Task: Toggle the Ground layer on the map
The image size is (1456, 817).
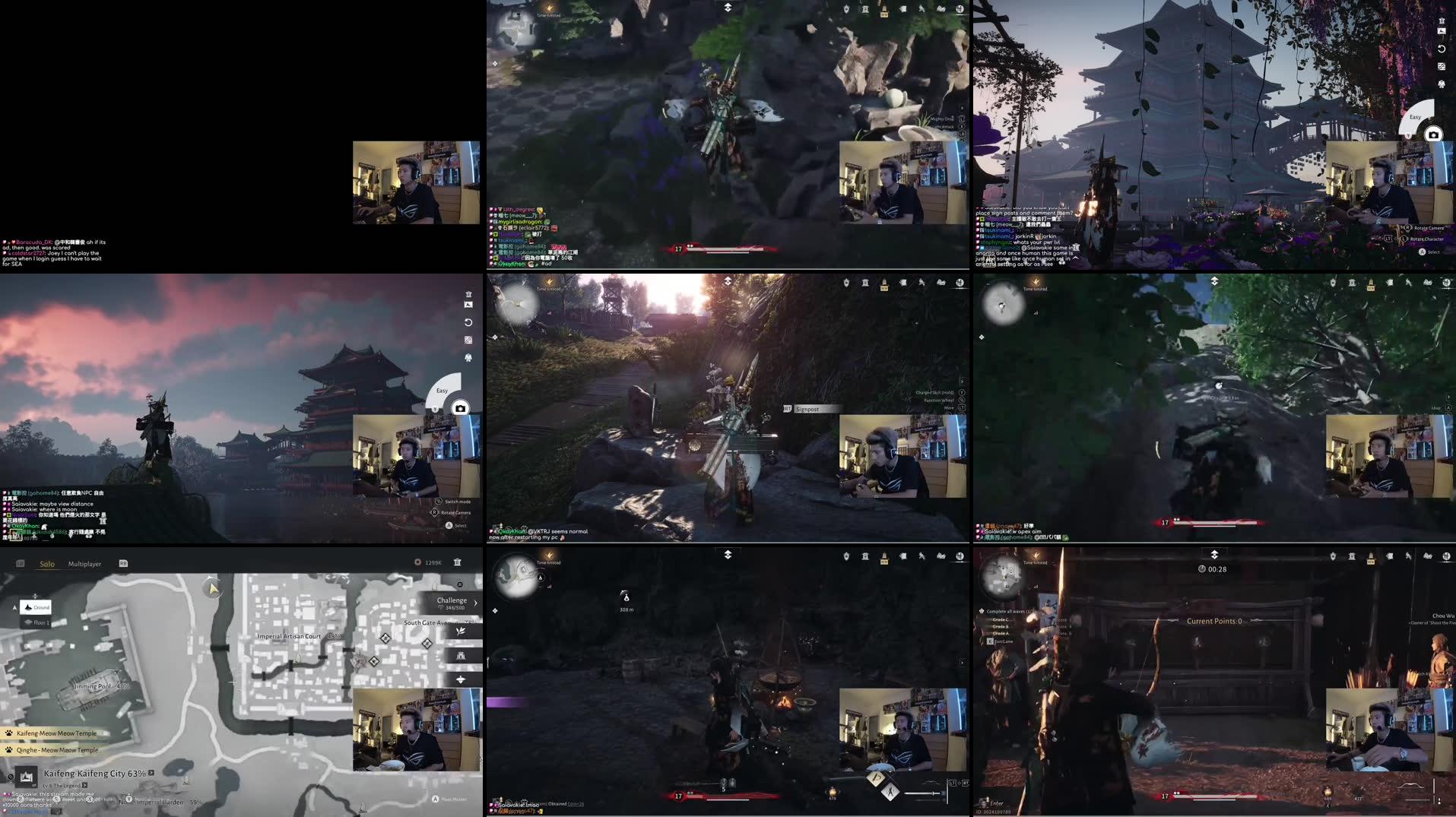Action: 36,607
